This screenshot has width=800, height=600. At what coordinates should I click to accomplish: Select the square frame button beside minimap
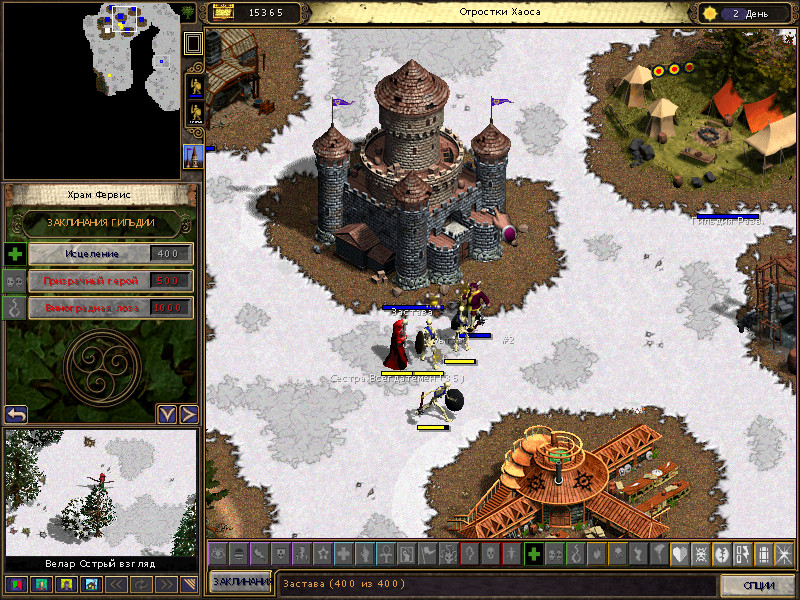[194, 43]
